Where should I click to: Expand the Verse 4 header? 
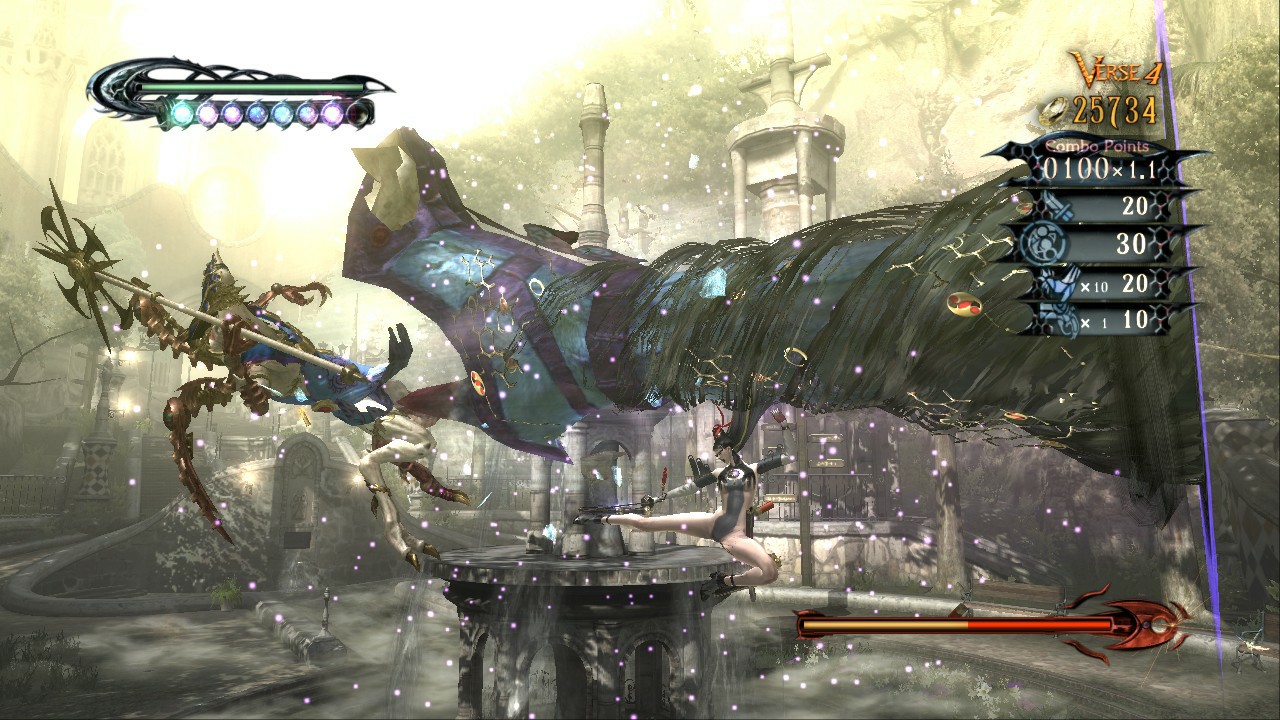click(x=1117, y=70)
